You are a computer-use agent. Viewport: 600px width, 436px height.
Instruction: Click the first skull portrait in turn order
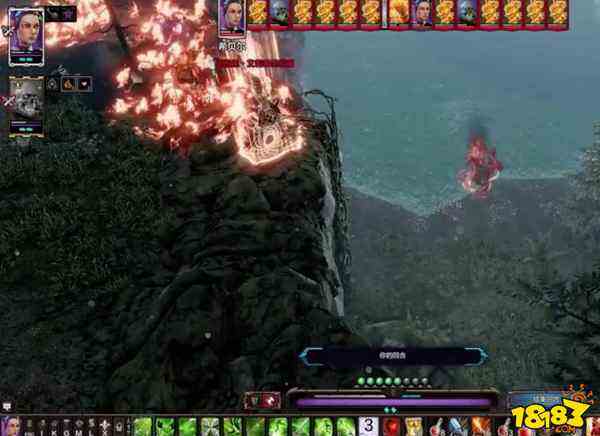[279, 12]
